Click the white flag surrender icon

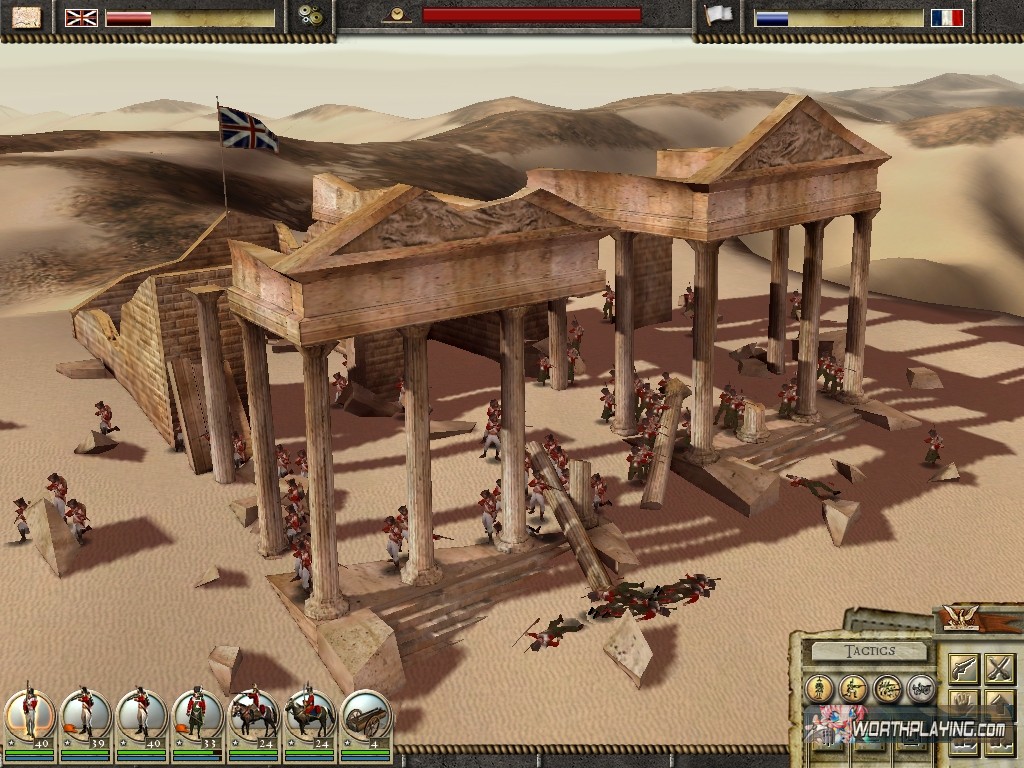(x=717, y=16)
